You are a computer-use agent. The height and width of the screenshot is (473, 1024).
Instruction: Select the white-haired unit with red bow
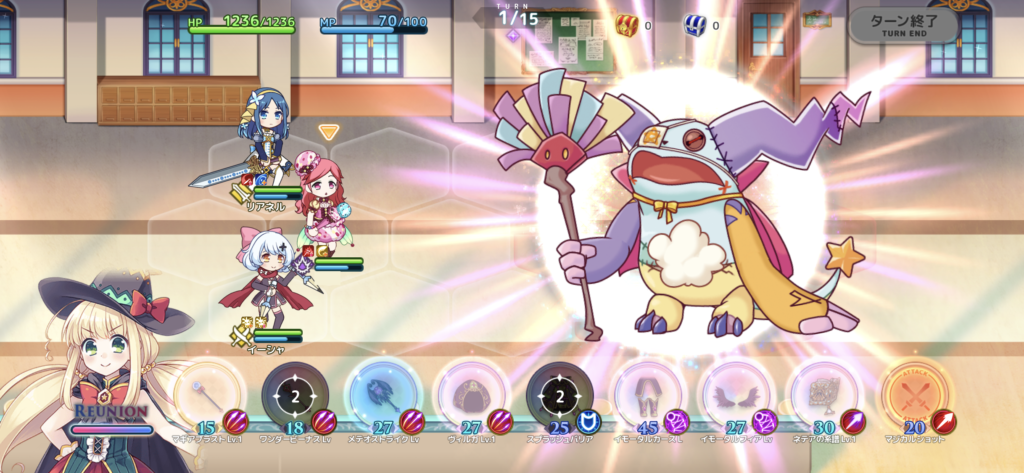(265, 275)
